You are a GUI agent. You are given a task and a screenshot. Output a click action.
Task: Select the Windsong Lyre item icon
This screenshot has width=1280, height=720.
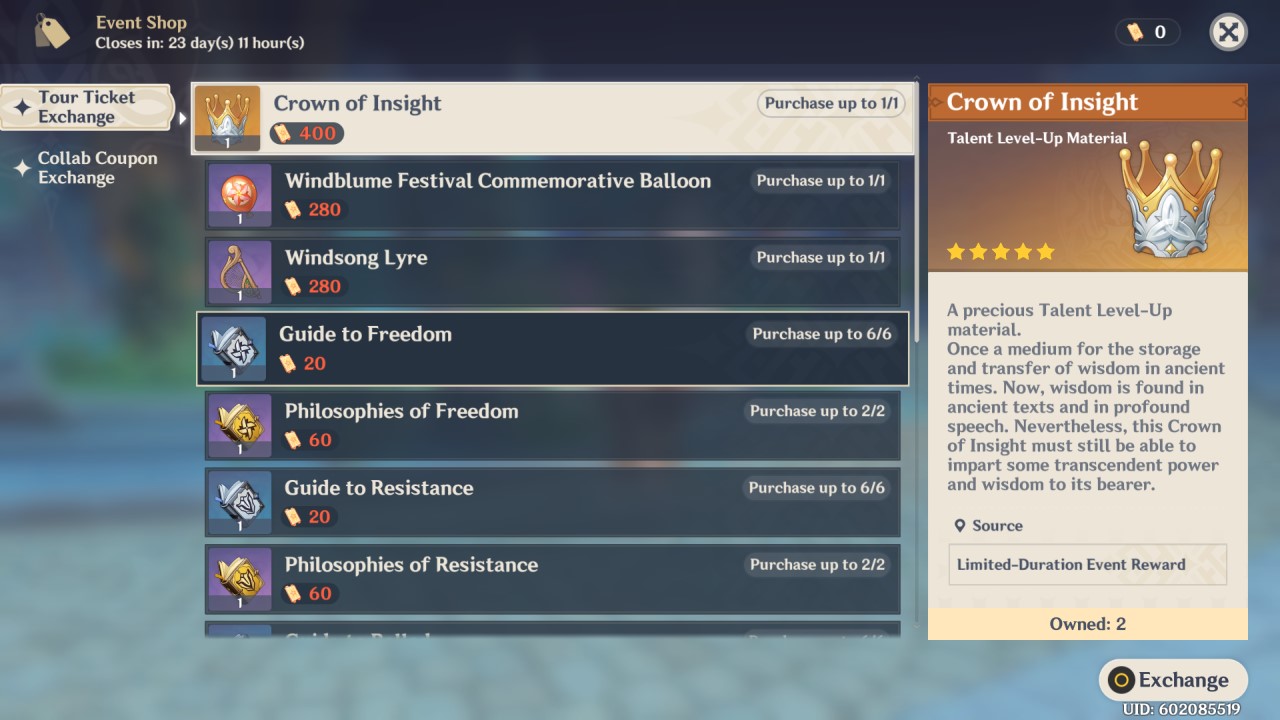(x=239, y=271)
